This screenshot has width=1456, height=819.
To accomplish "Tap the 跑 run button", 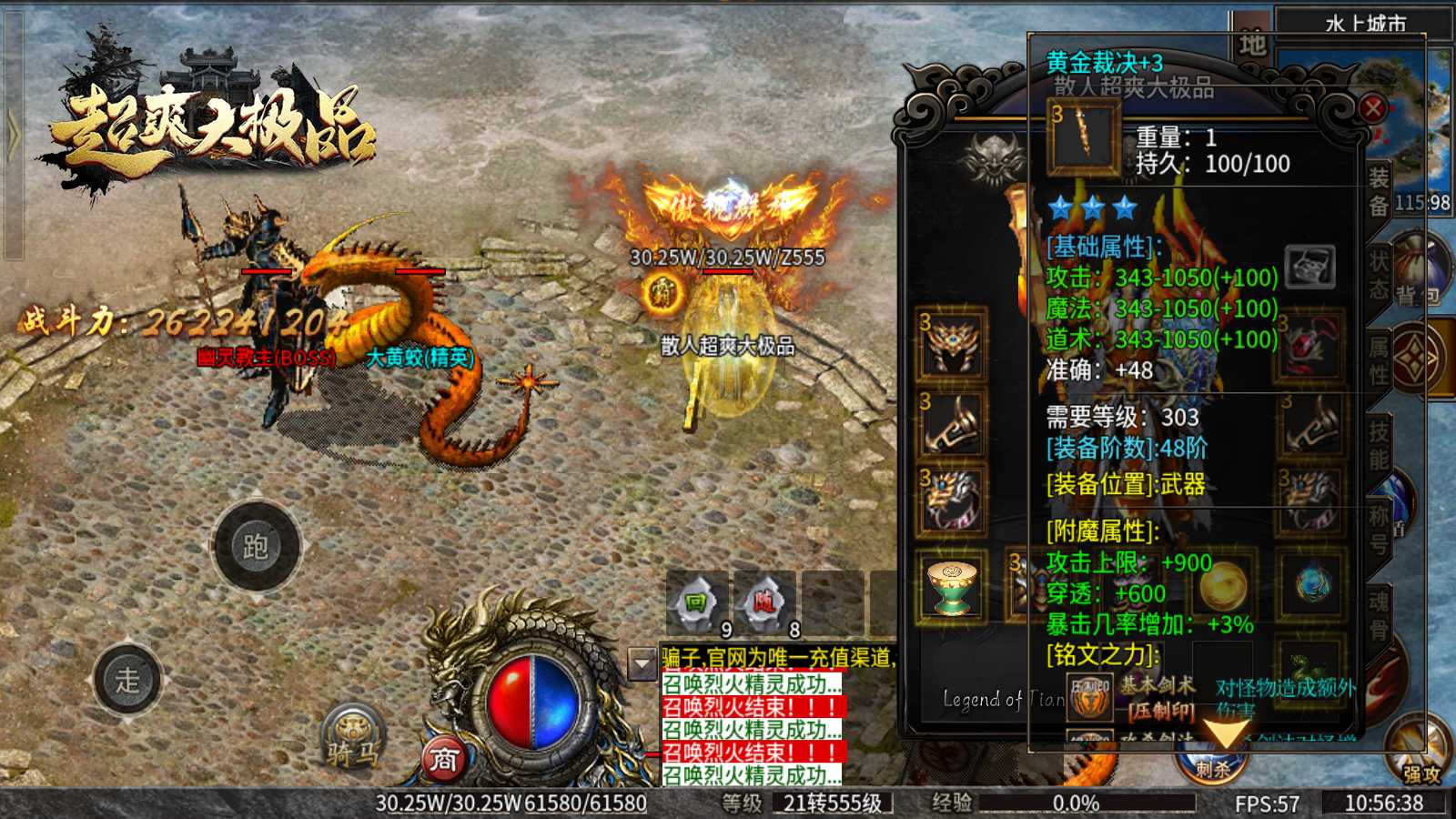I will [256, 546].
